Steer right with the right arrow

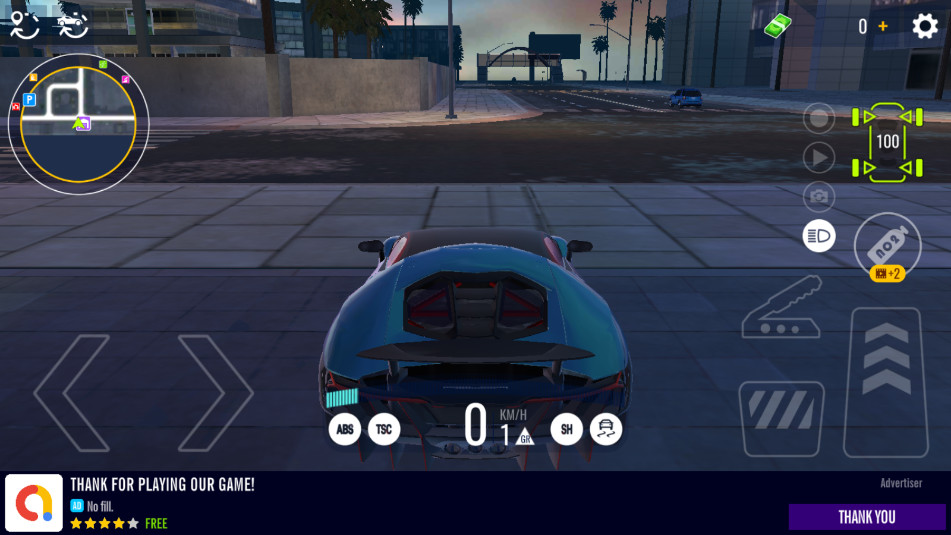tap(214, 393)
